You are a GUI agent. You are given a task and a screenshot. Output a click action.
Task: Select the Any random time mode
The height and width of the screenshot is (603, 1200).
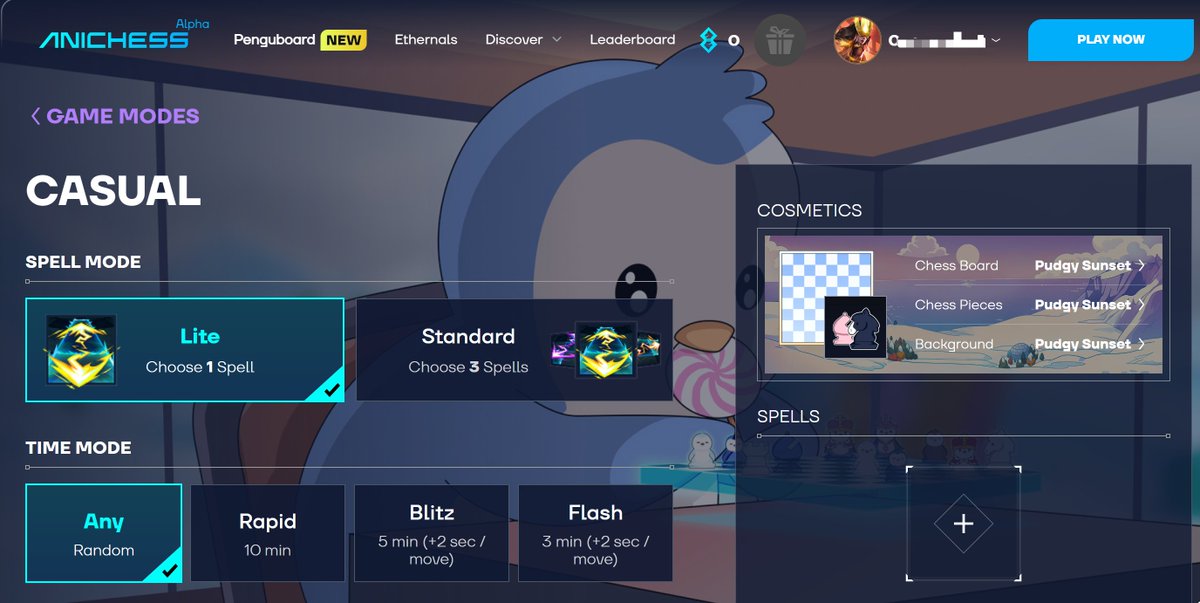pyautogui.click(x=104, y=533)
